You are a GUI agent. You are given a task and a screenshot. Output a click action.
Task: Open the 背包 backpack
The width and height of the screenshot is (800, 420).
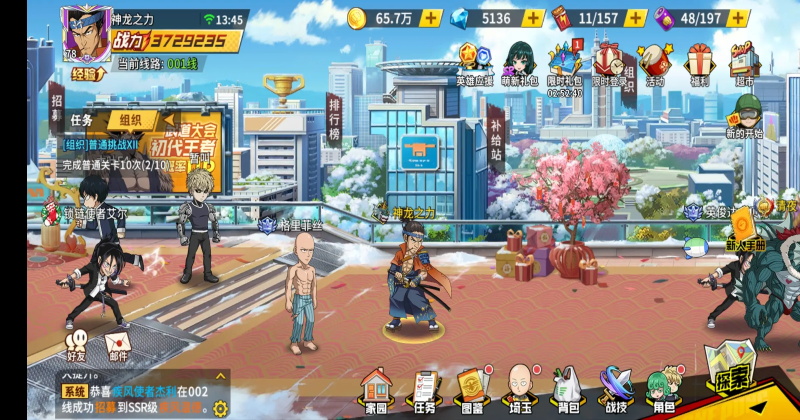(x=567, y=388)
